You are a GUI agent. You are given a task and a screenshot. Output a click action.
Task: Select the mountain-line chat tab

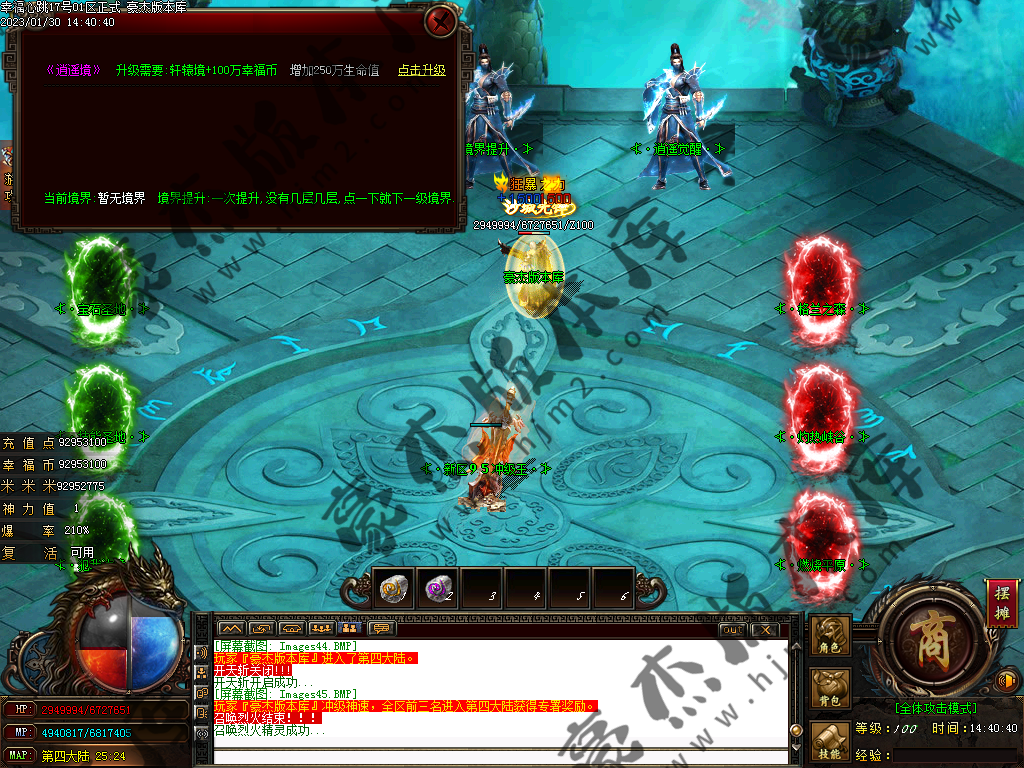click(233, 629)
